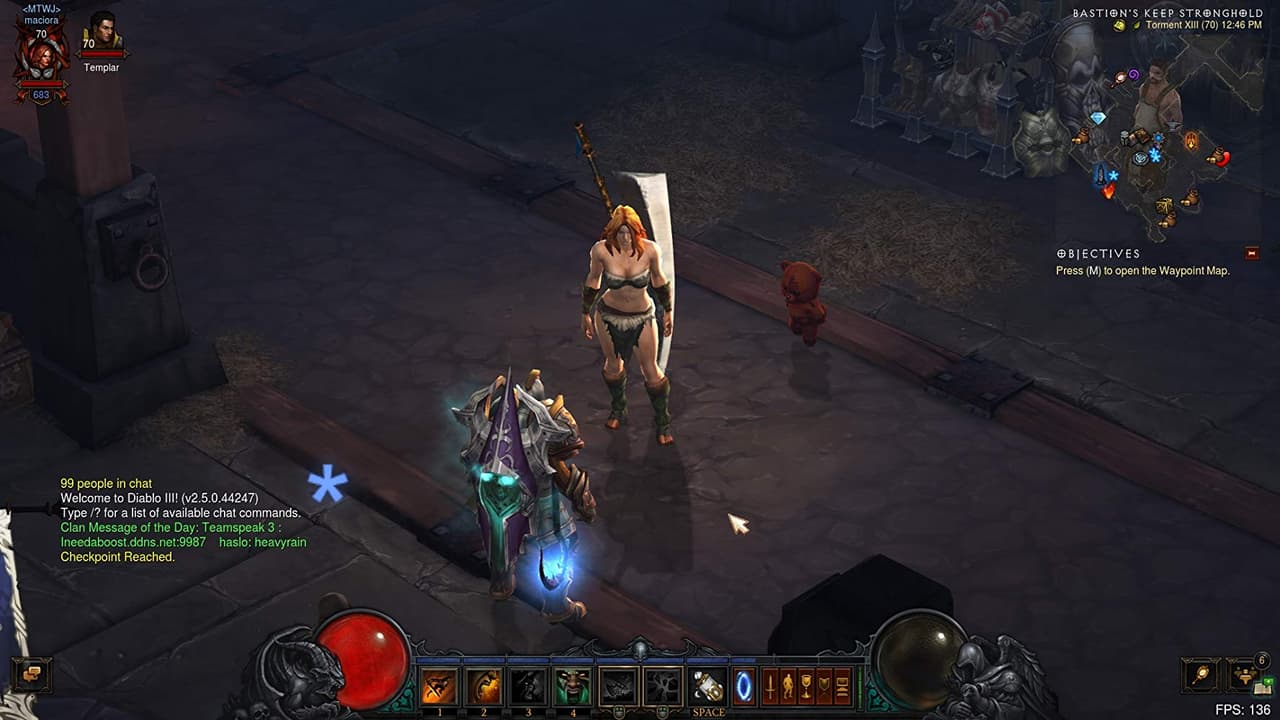1280x720 pixels.
Task: Open Skills with the sword menu button
Action: [x=770, y=686]
